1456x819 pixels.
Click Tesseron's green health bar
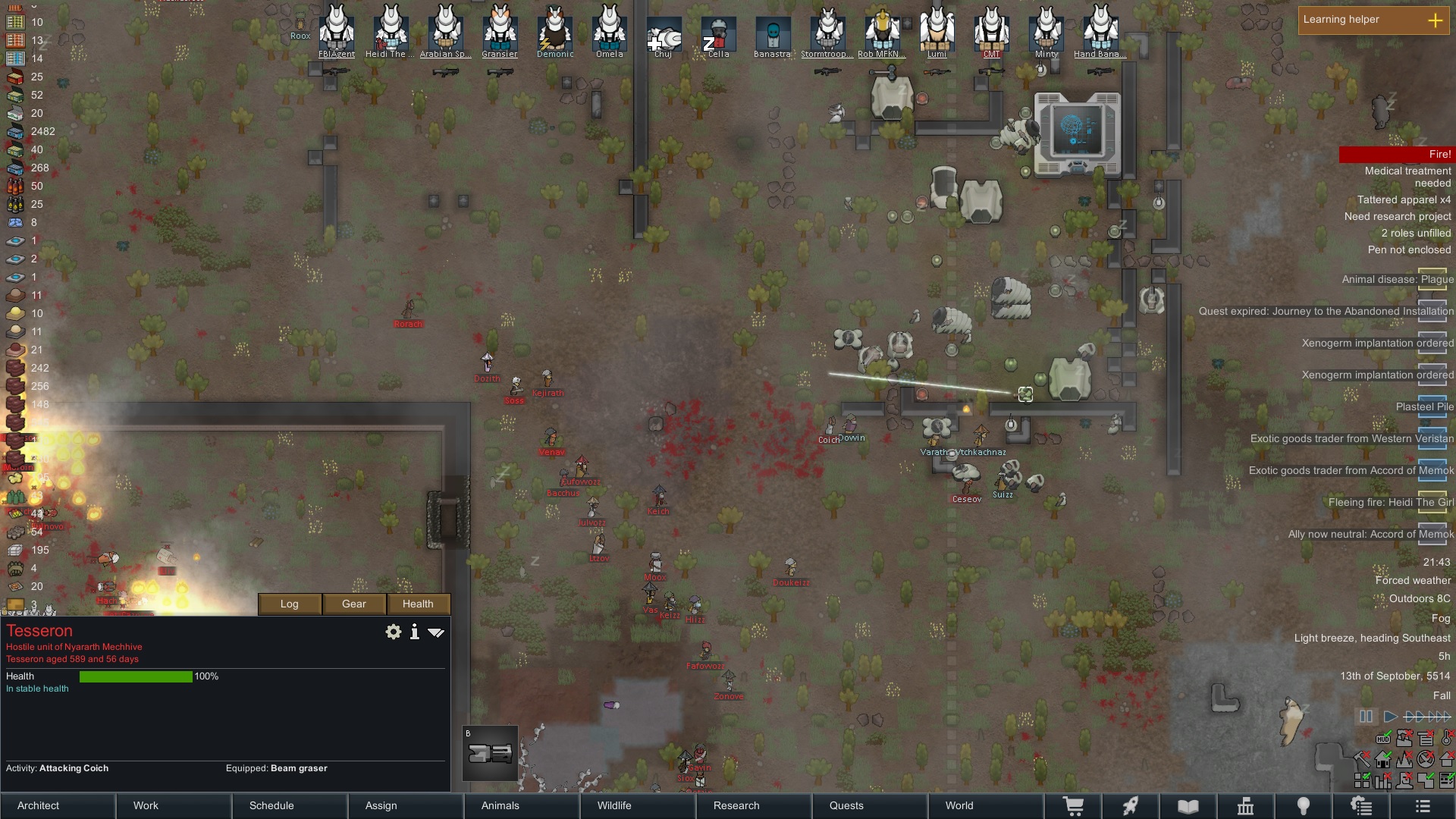[x=136, y=676]
